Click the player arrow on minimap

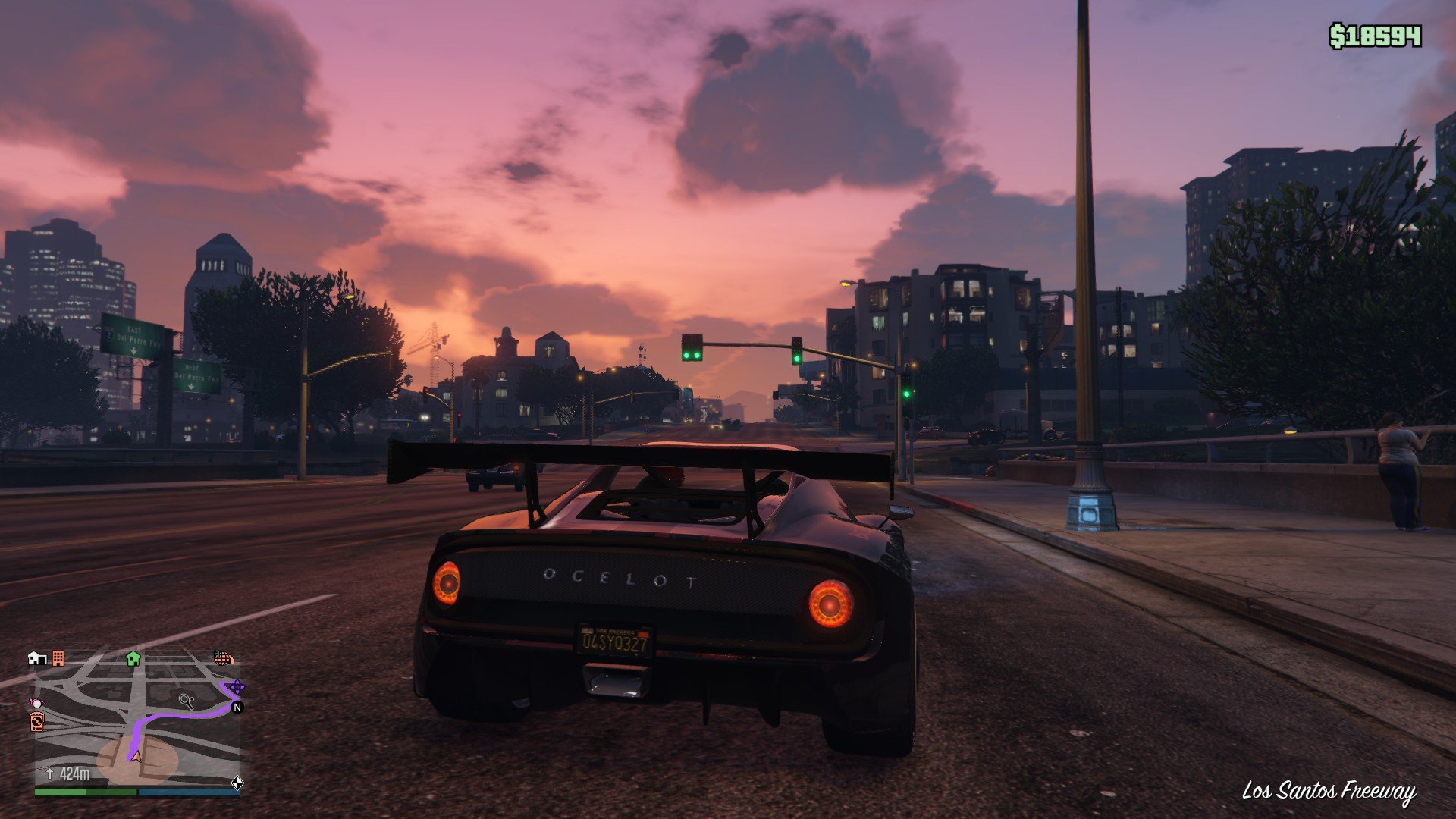[x=136, y=755]
